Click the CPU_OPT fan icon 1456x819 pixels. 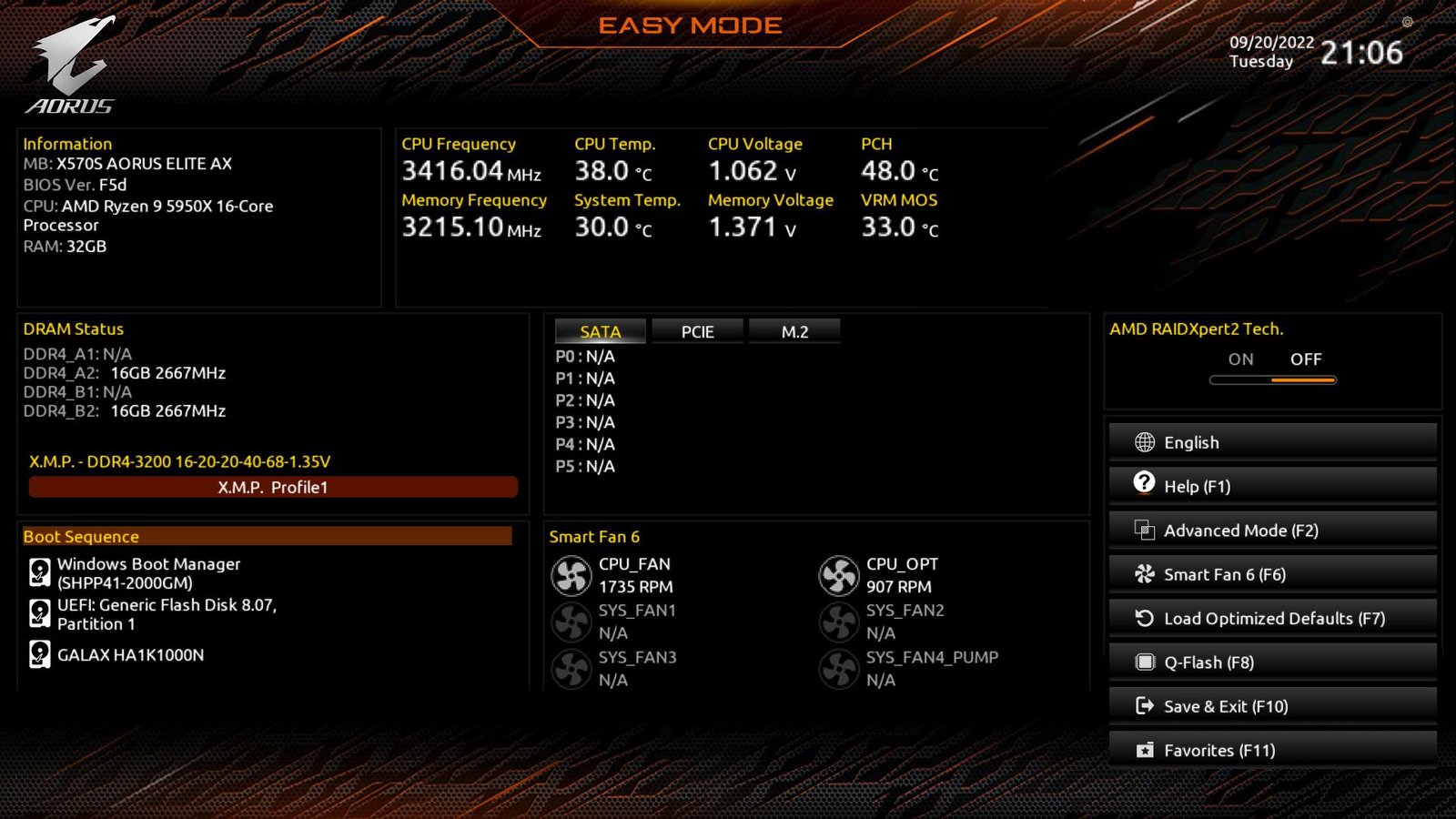(839, 575)
